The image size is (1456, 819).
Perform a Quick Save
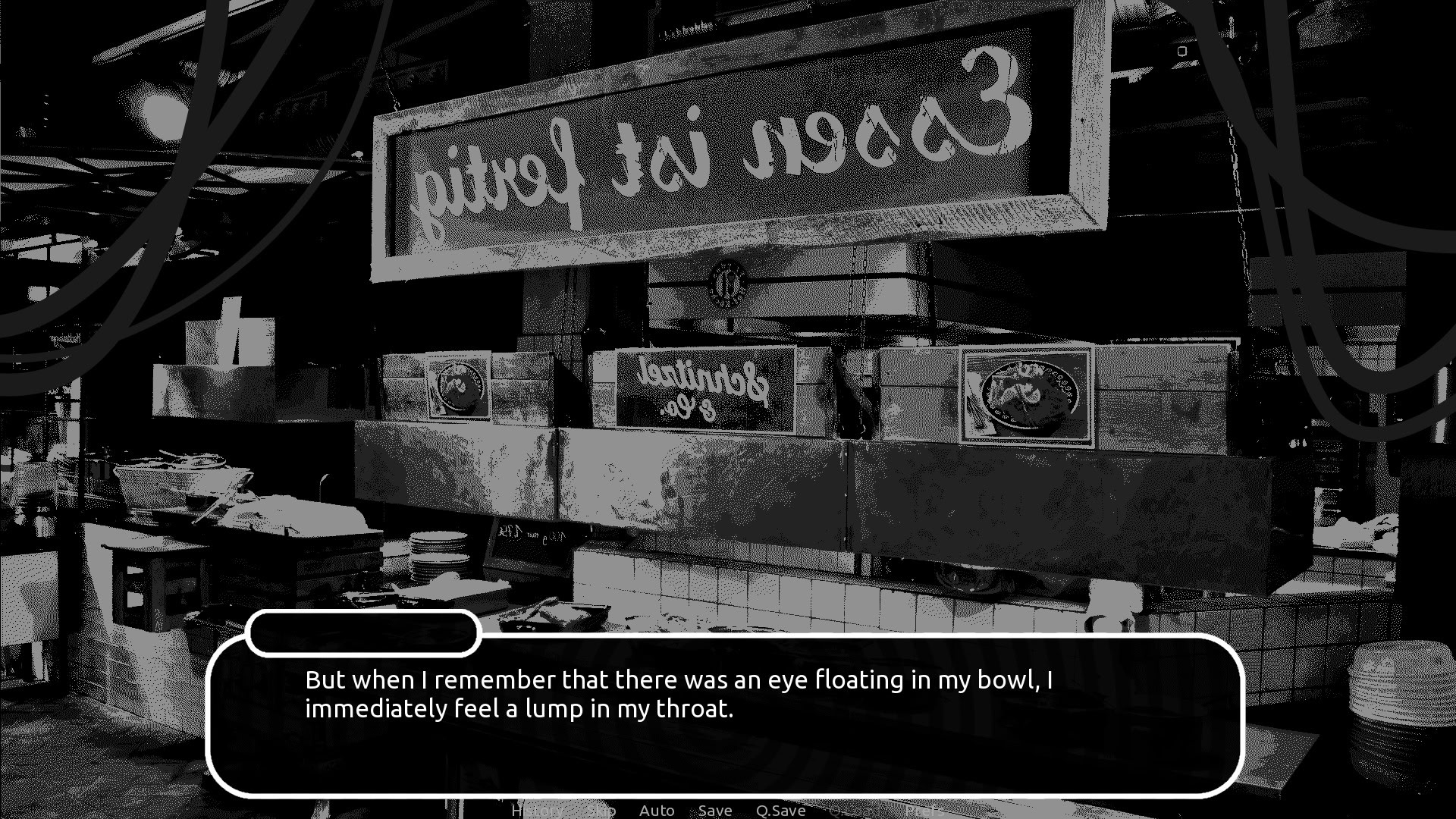pyautogui.click(x=781, y=810)
